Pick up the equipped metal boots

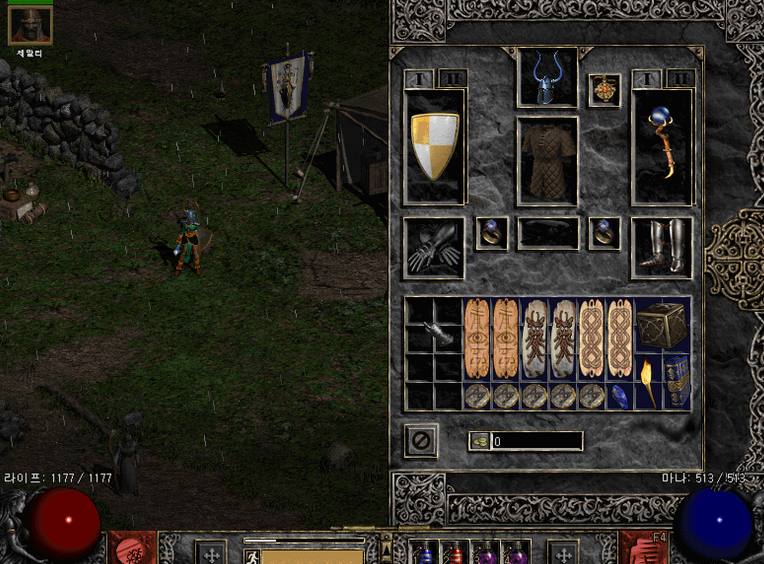[x=661, y=248]
